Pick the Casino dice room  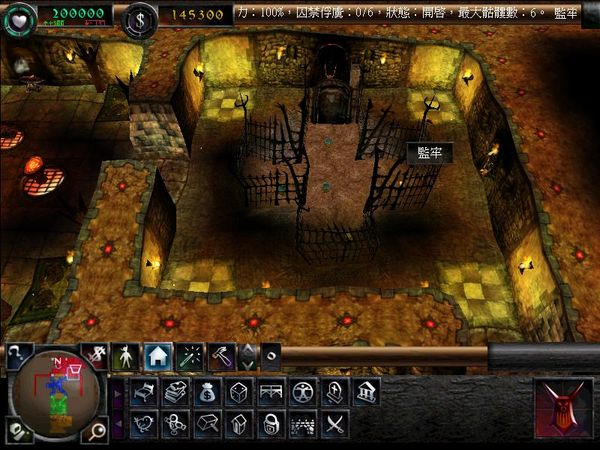pyautogui.click(x=239, y=392)
